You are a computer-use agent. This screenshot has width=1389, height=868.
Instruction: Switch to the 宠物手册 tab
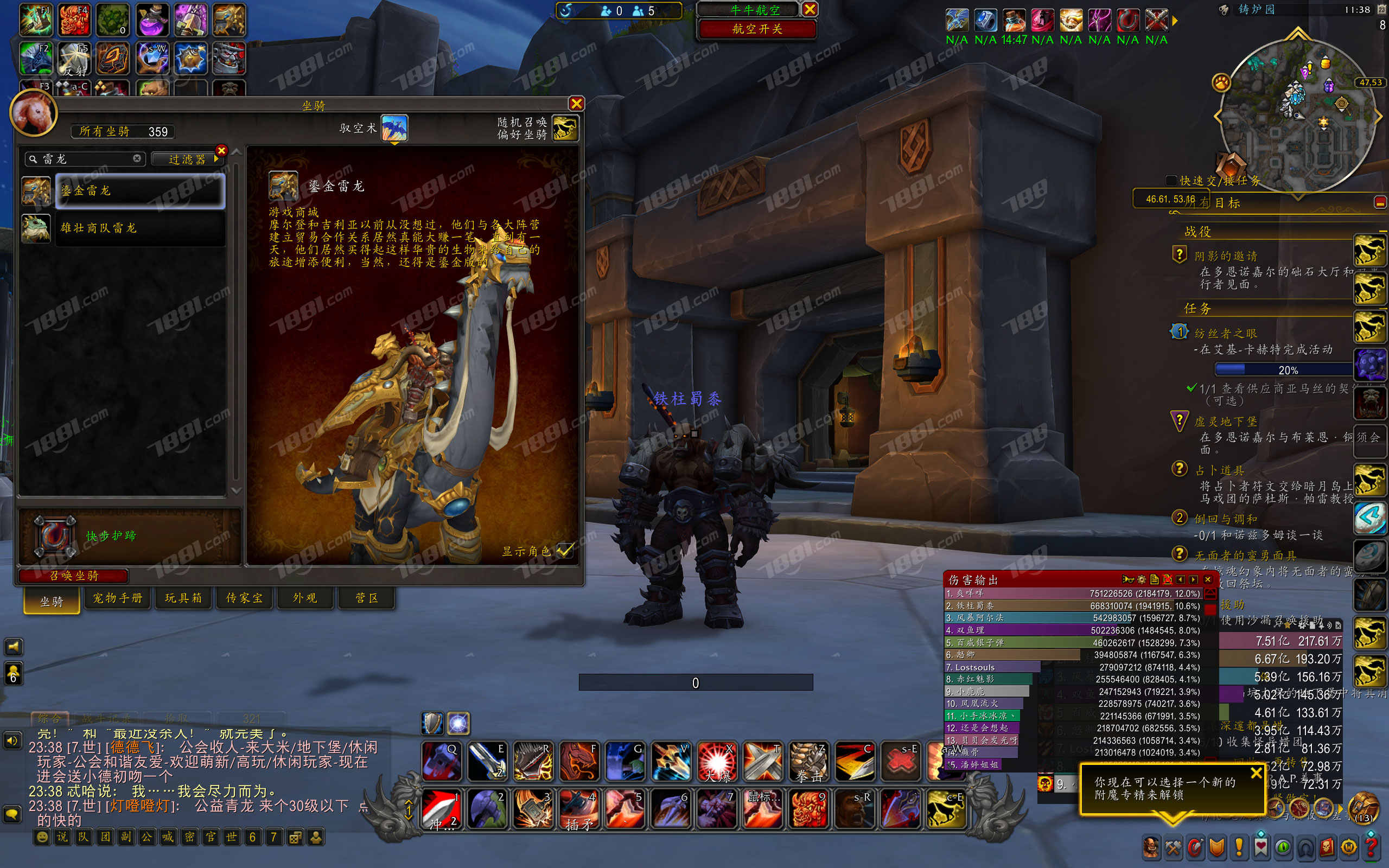(118, 598)
